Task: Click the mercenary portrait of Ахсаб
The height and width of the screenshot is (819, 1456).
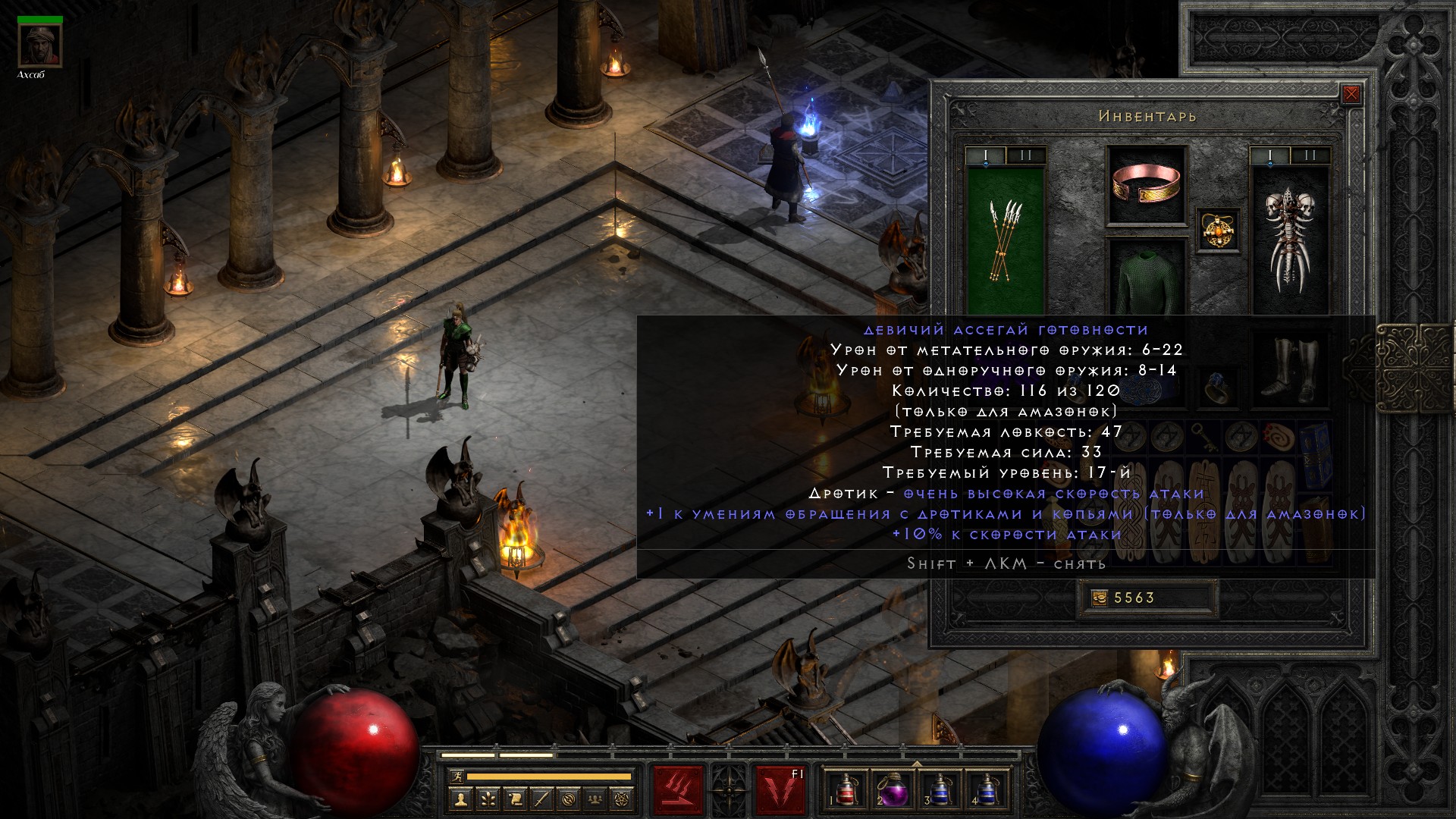Action: [x=40, y=45]
